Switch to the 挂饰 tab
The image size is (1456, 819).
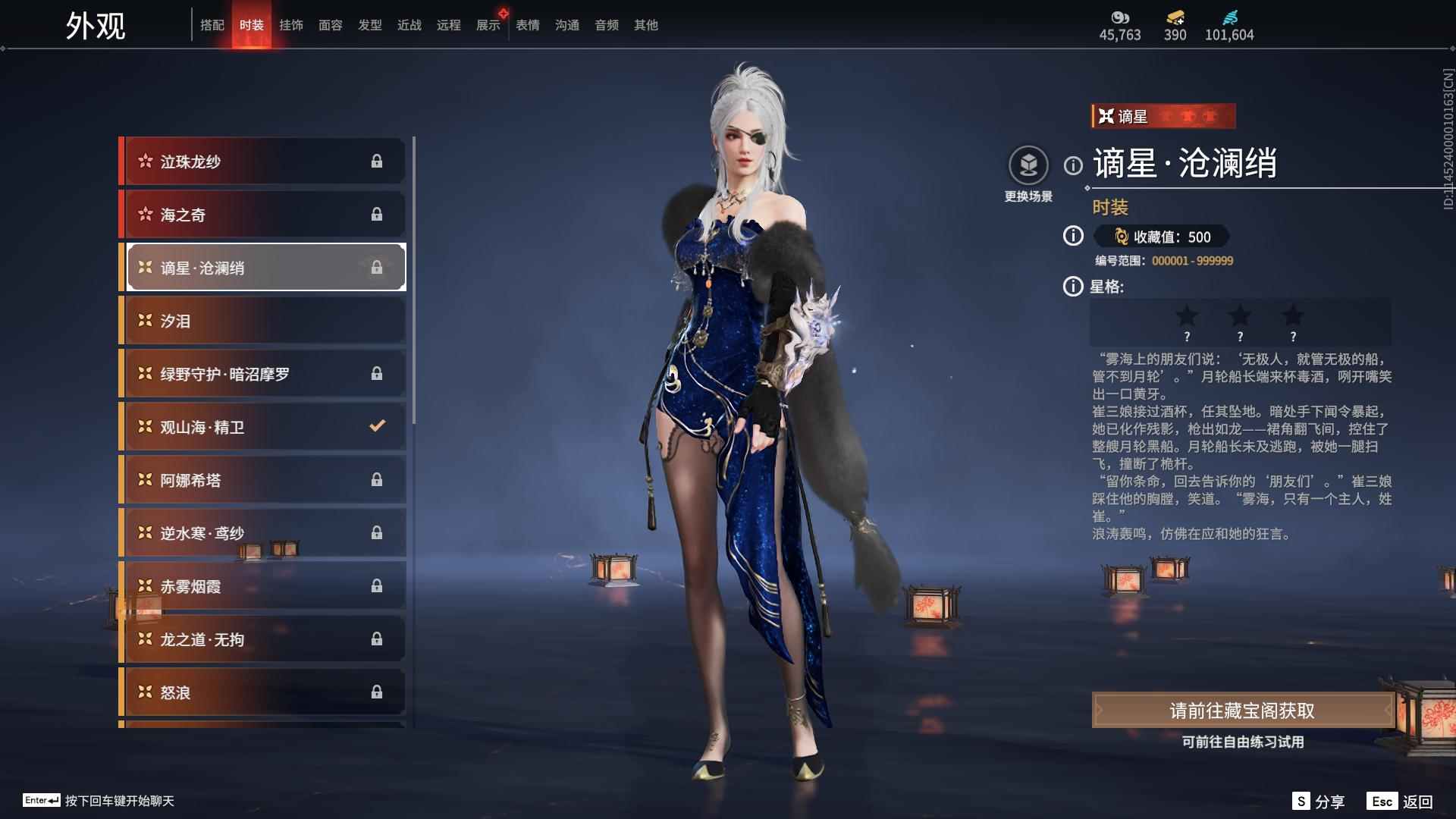(292, 25)
